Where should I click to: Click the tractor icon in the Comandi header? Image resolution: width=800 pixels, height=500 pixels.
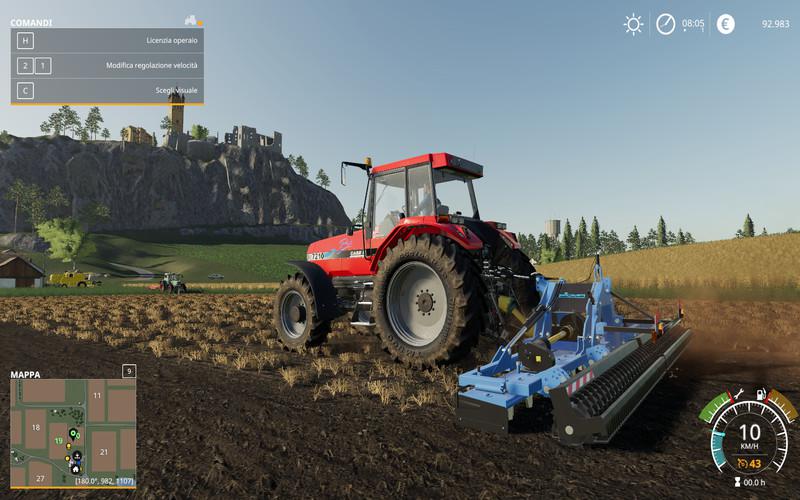190,20
